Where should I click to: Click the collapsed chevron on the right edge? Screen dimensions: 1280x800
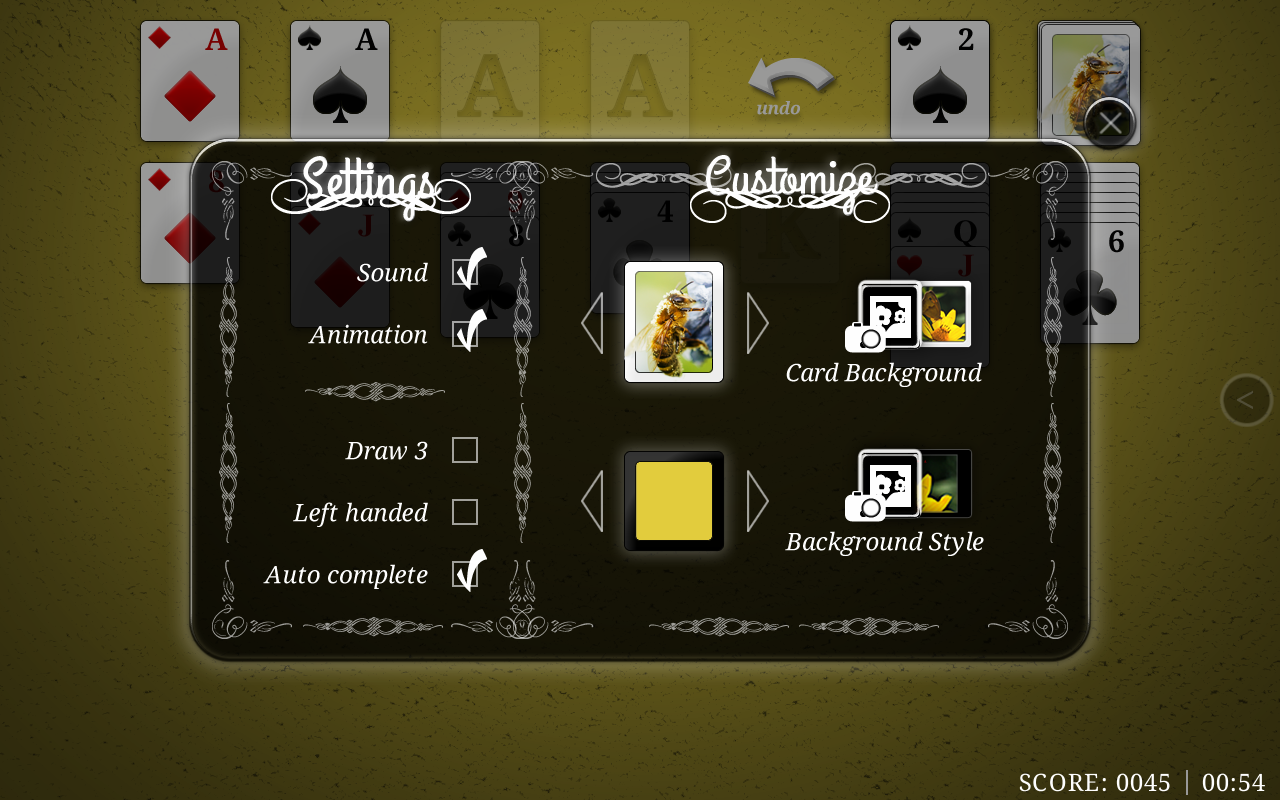tap(1246, 399)
